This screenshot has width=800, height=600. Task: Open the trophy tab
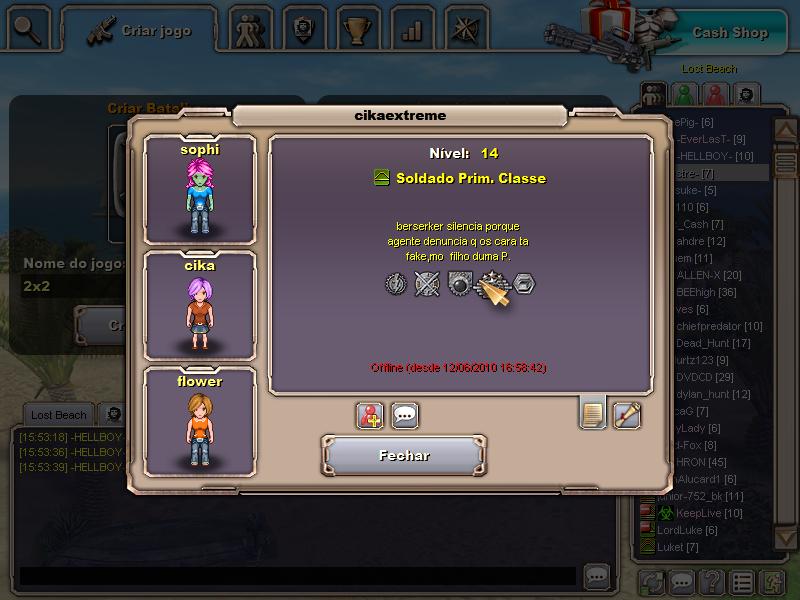tap(355, 30)
